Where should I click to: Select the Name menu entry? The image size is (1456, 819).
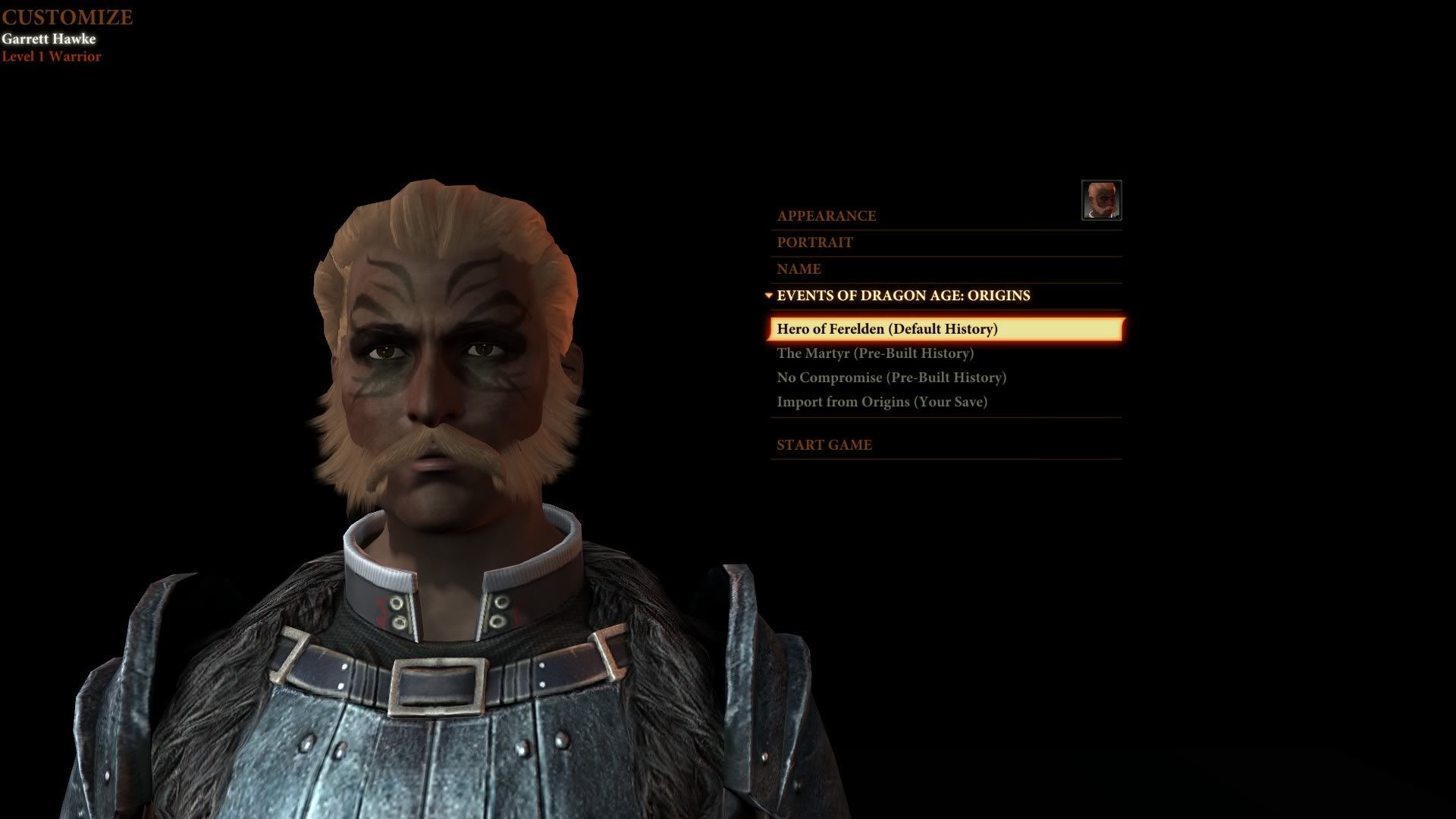pos(799,269)
